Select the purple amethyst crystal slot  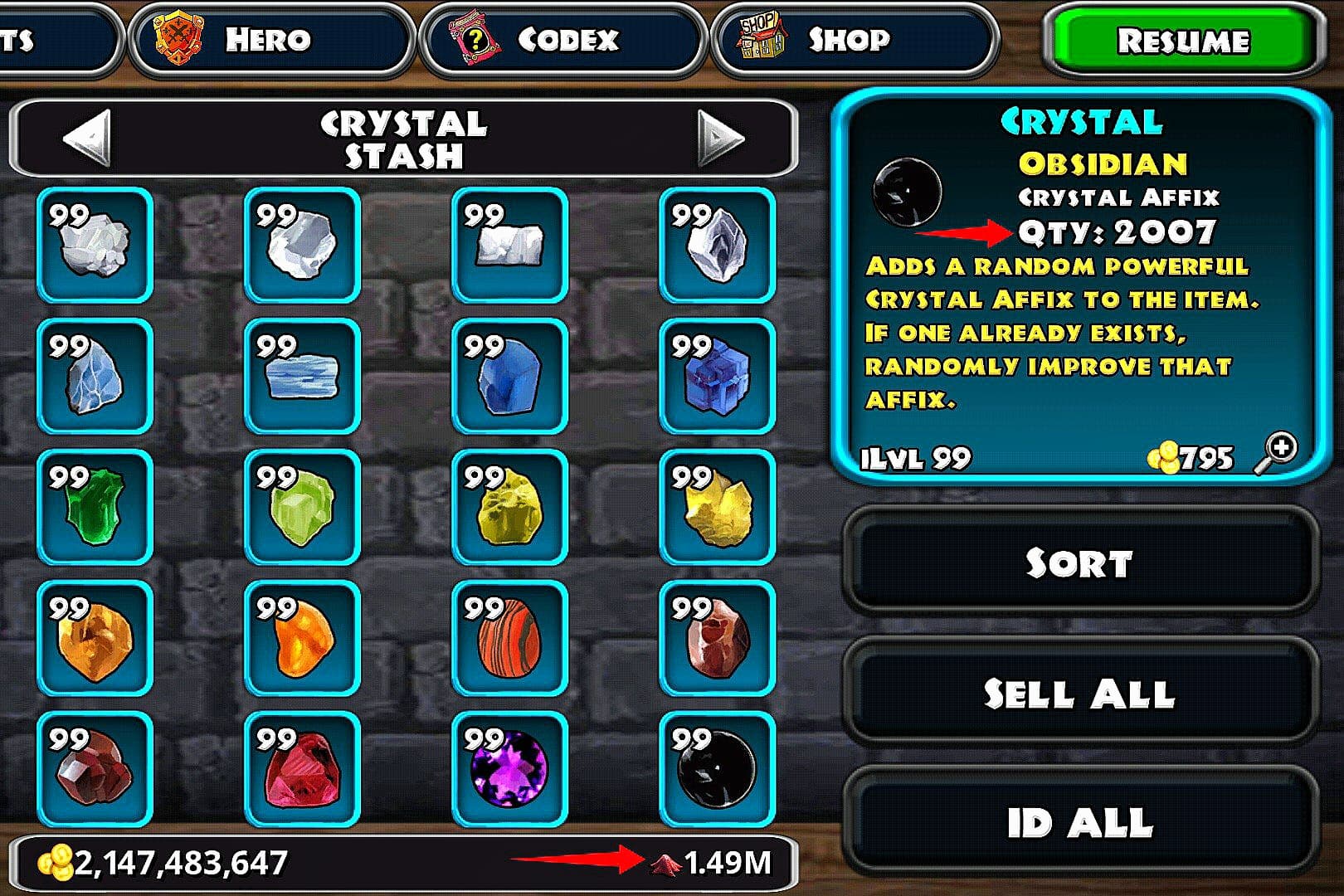[509, 769]
